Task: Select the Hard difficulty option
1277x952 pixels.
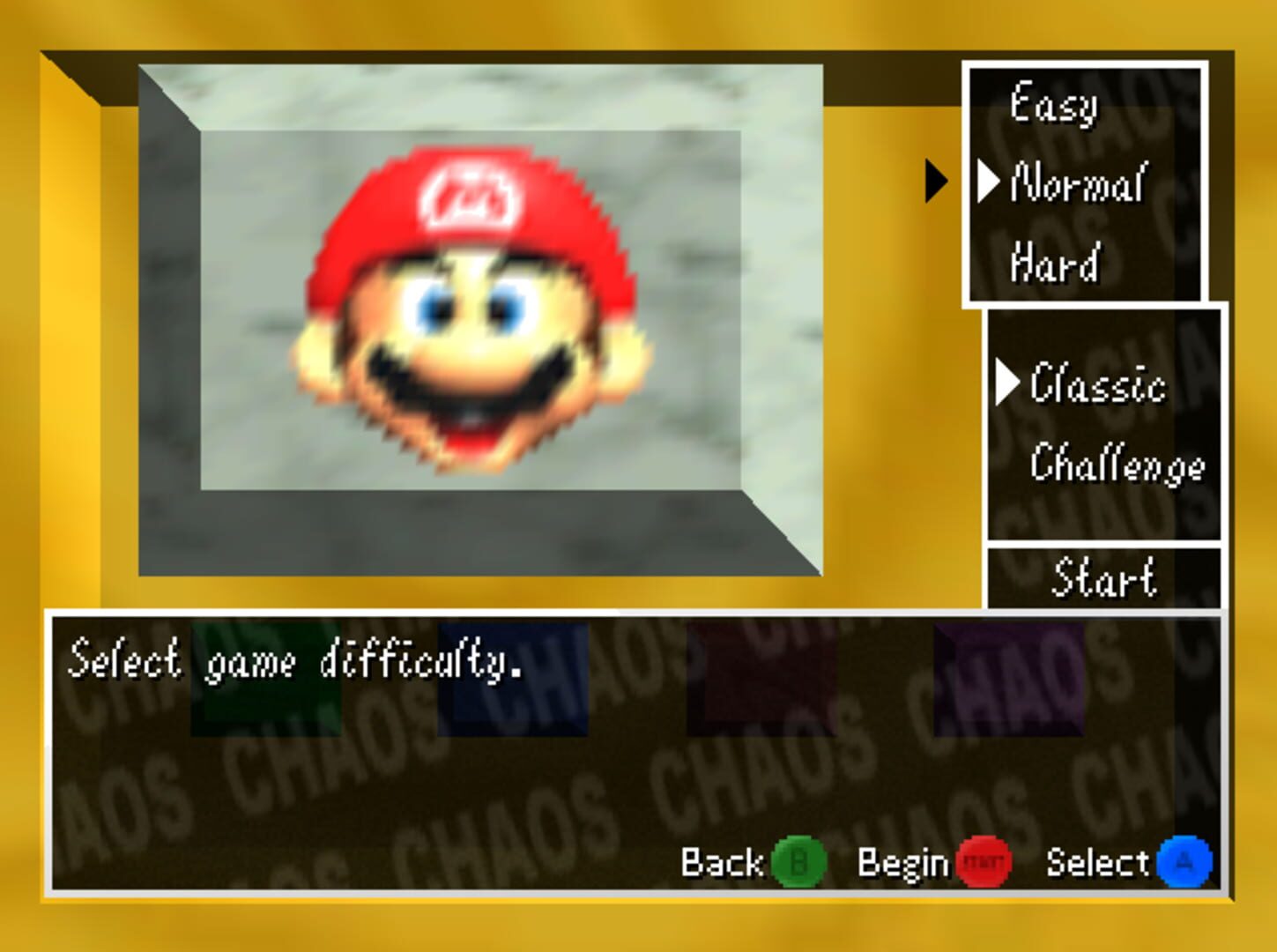Action: click(x=1054, y=260)
